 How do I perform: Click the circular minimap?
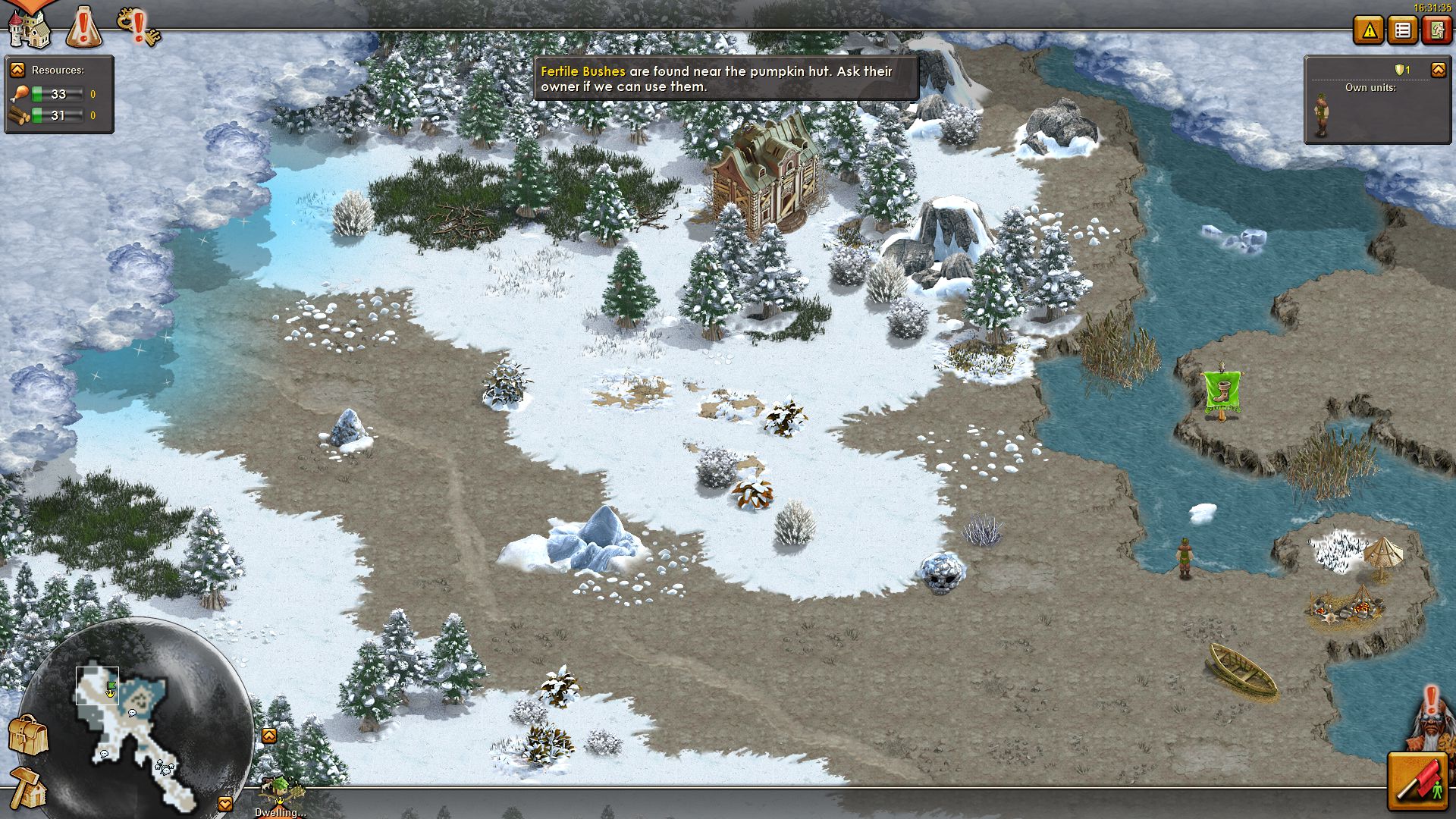click(x=136, y=720)
